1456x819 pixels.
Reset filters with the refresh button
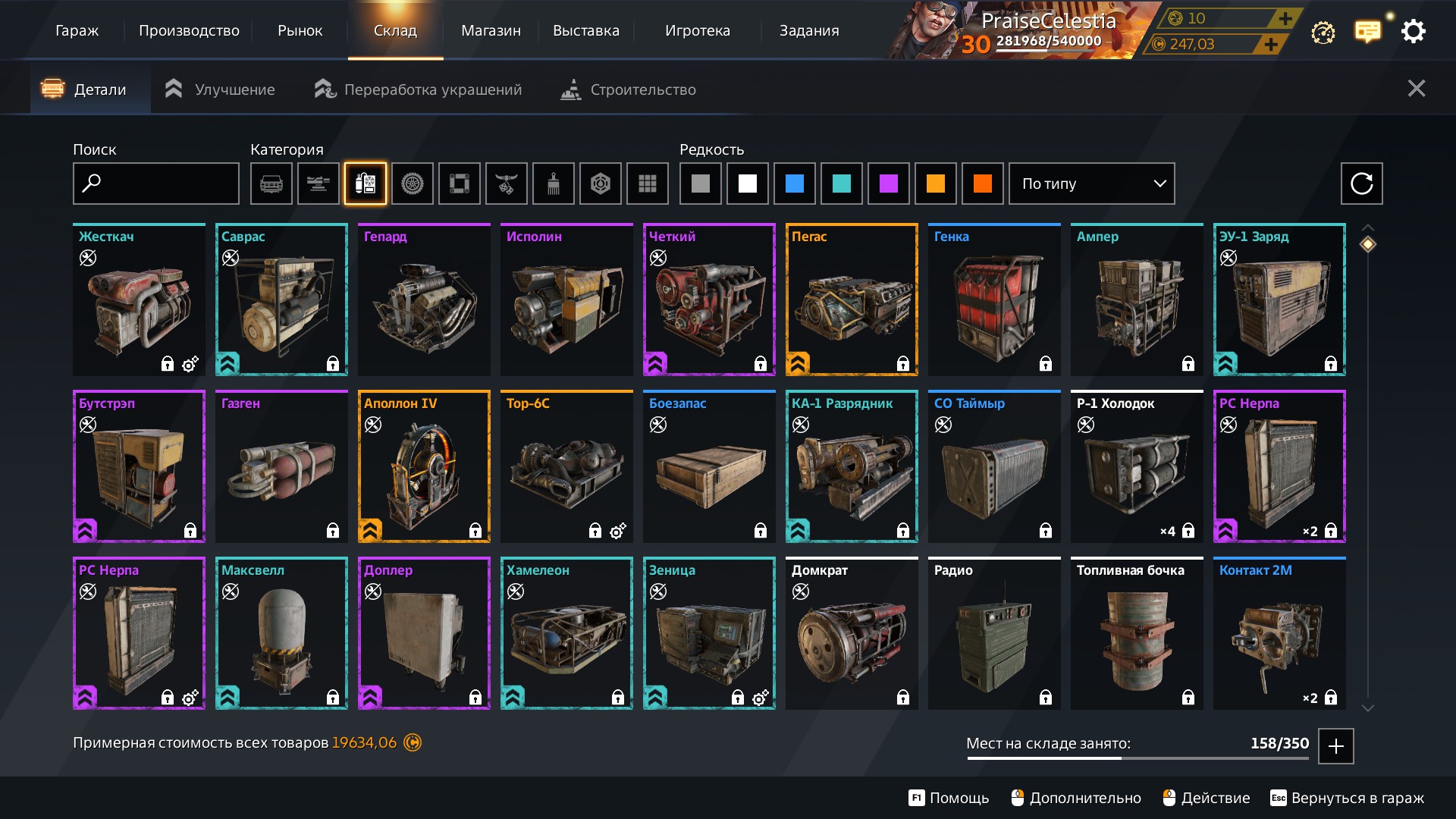pos(1361,184)
